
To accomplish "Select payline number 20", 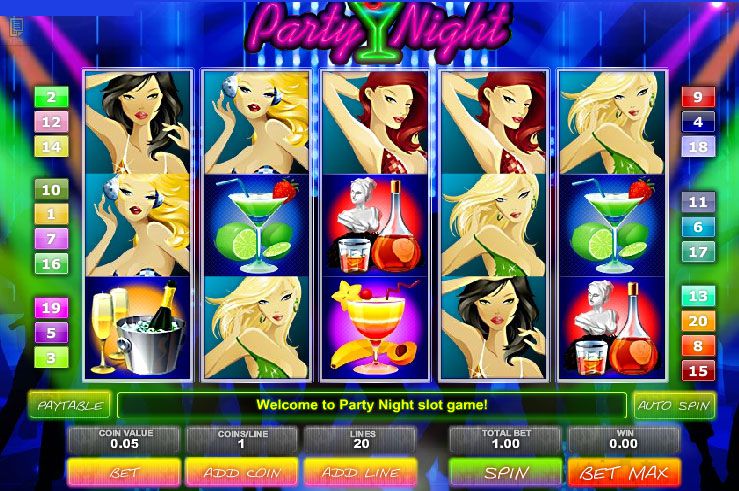I will [697, 321].
